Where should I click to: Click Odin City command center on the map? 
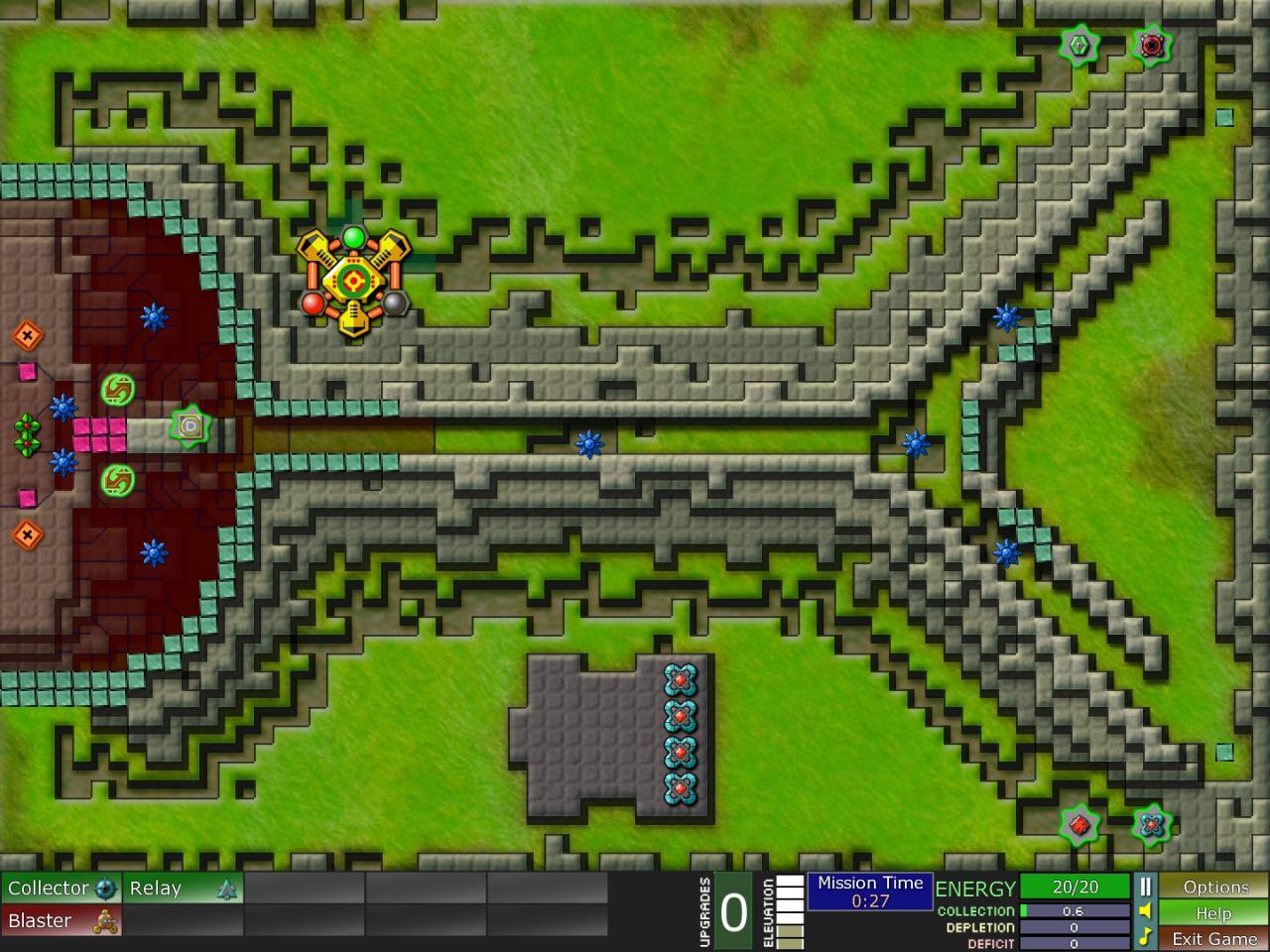354,279
